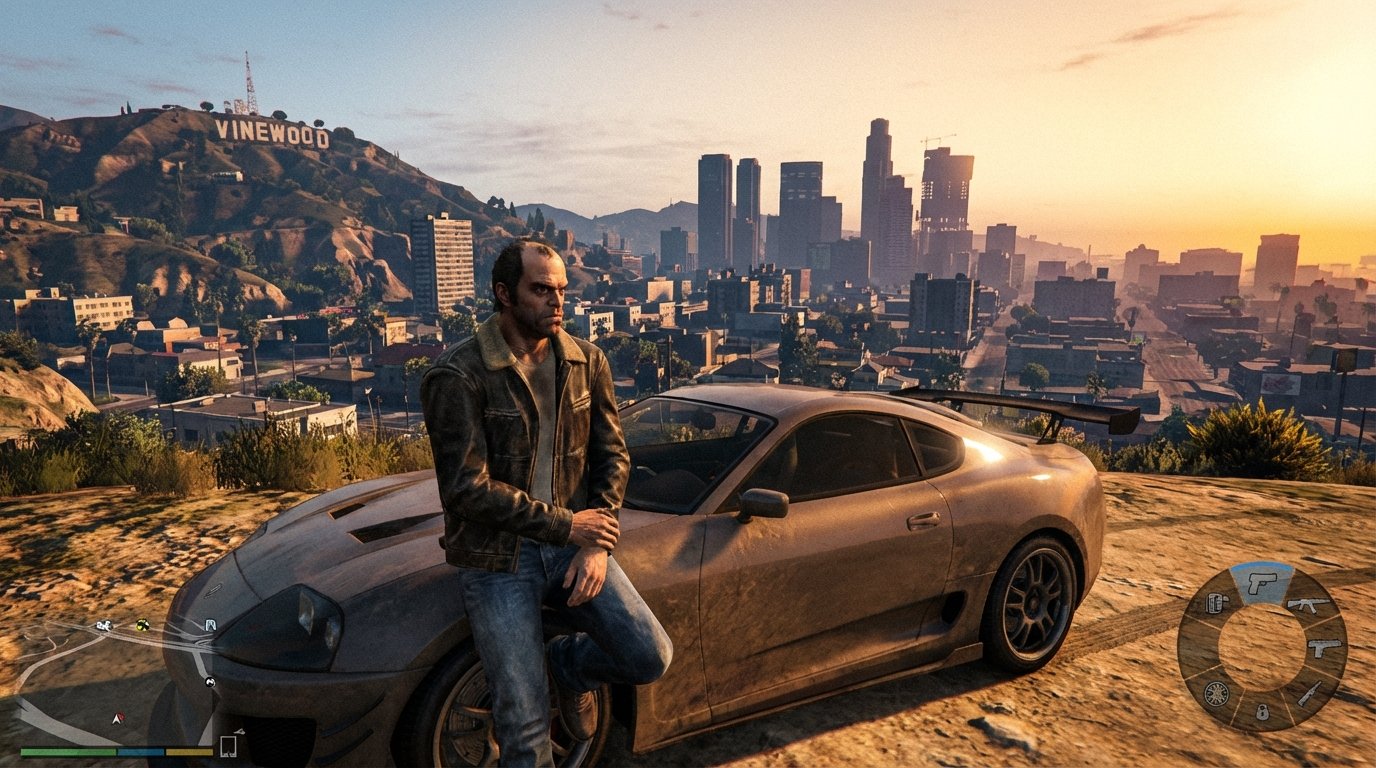Click the map page icon beside the radar
The height and width of the screenshot is (768, 1376).
[228, 745]
